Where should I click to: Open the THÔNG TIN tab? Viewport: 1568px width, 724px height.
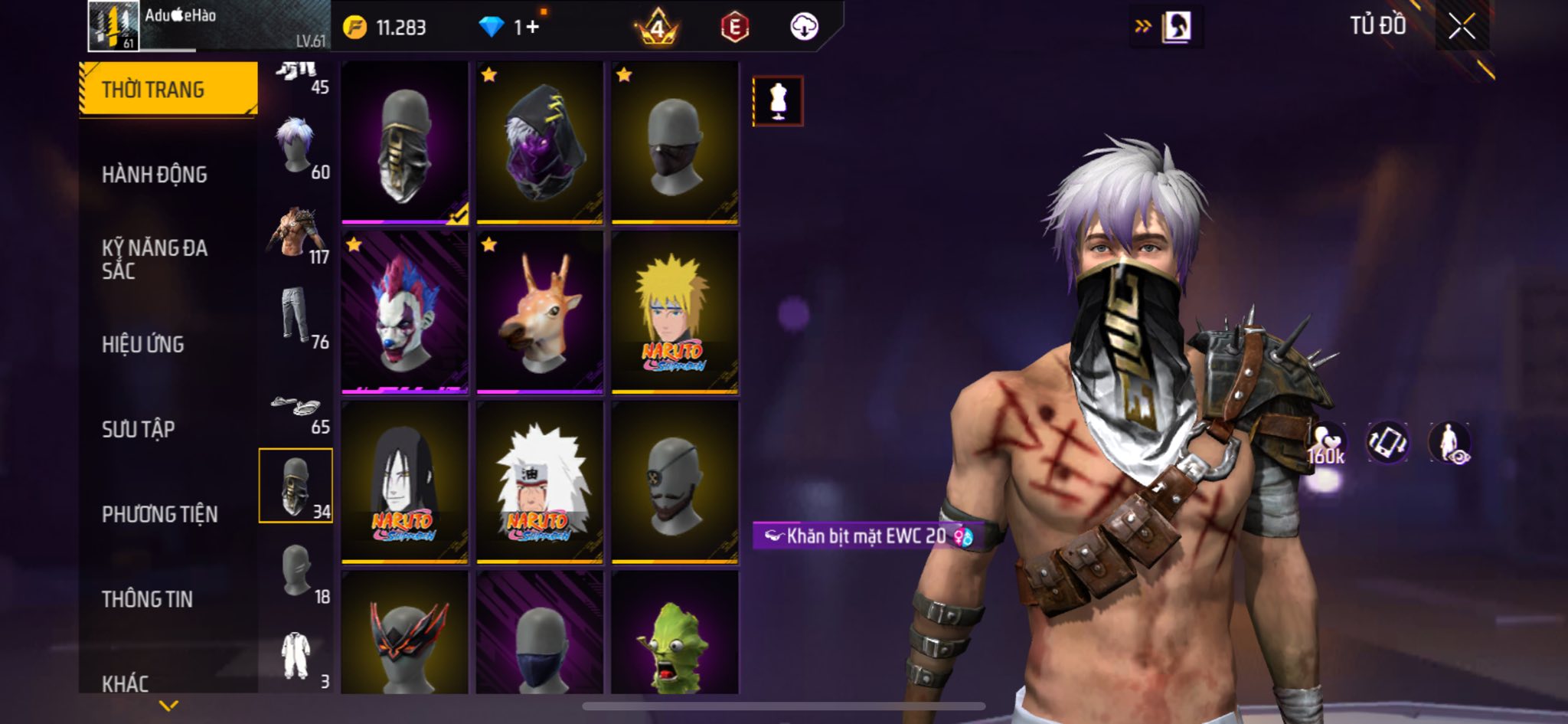(147, 599)
